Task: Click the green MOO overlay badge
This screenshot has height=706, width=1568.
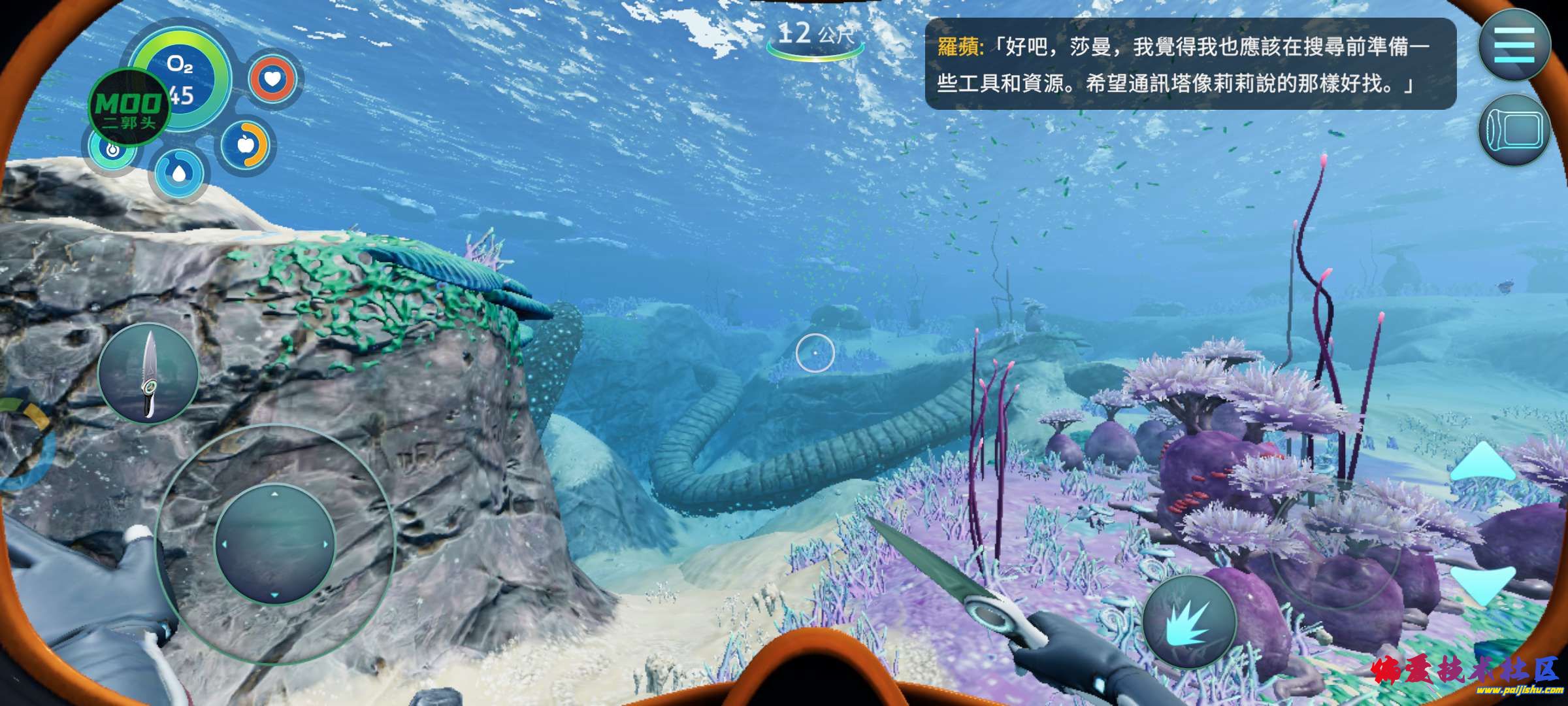Action: click(129, 109)
